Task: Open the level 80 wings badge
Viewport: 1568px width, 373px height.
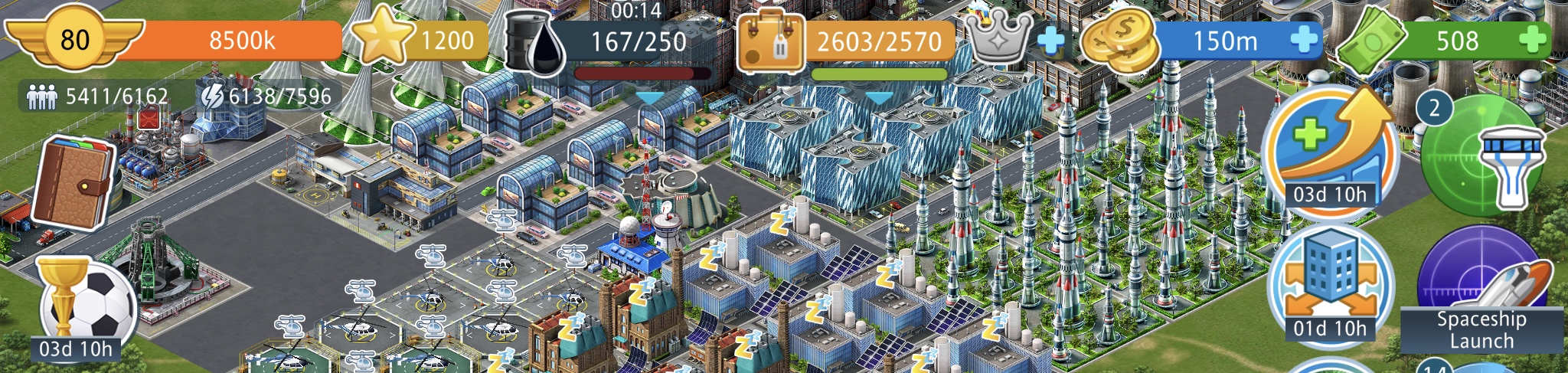Action: coord(74,38)
